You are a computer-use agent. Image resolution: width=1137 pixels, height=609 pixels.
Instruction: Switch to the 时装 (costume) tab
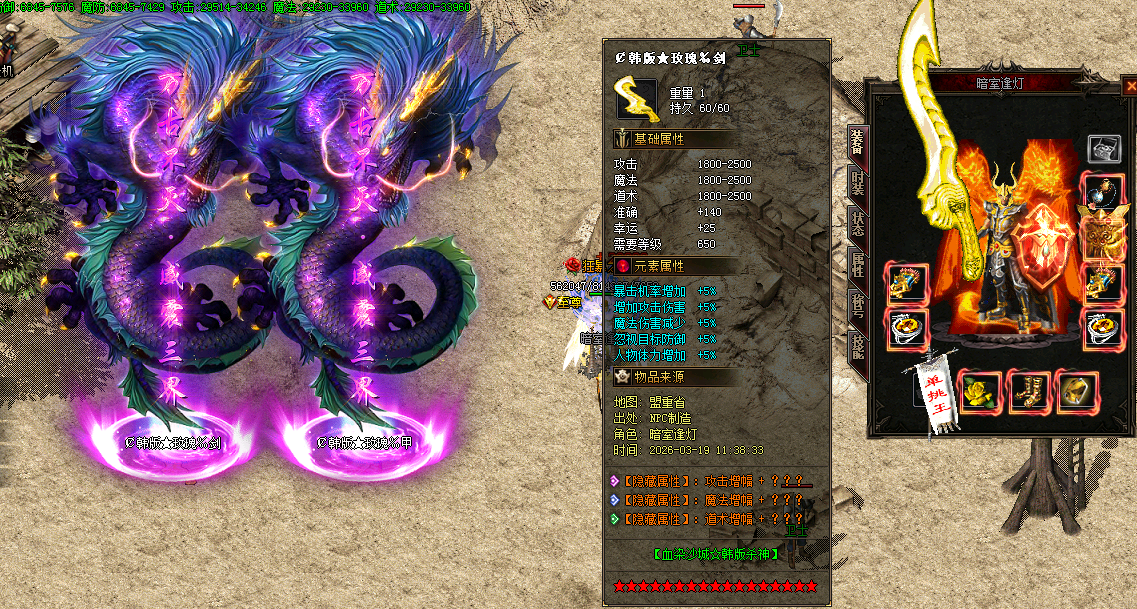(x=857, y=182)
